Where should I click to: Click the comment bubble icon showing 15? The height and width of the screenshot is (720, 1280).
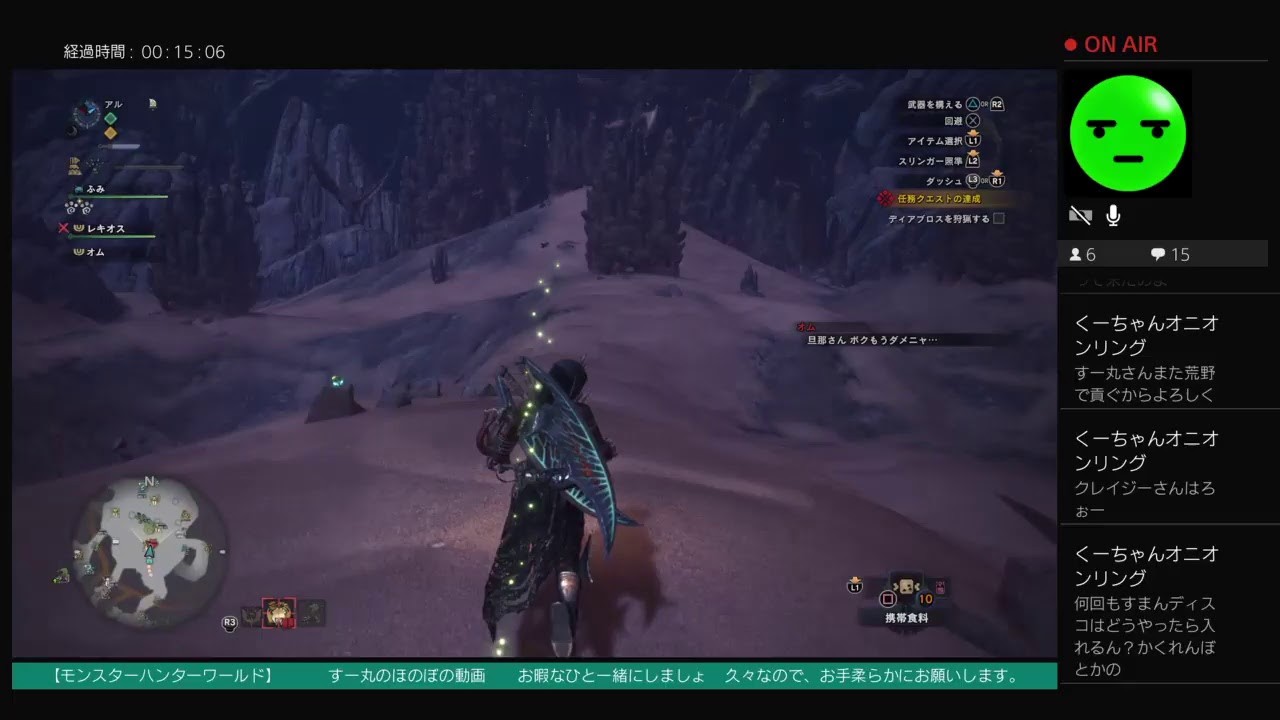coord(1157,254)
